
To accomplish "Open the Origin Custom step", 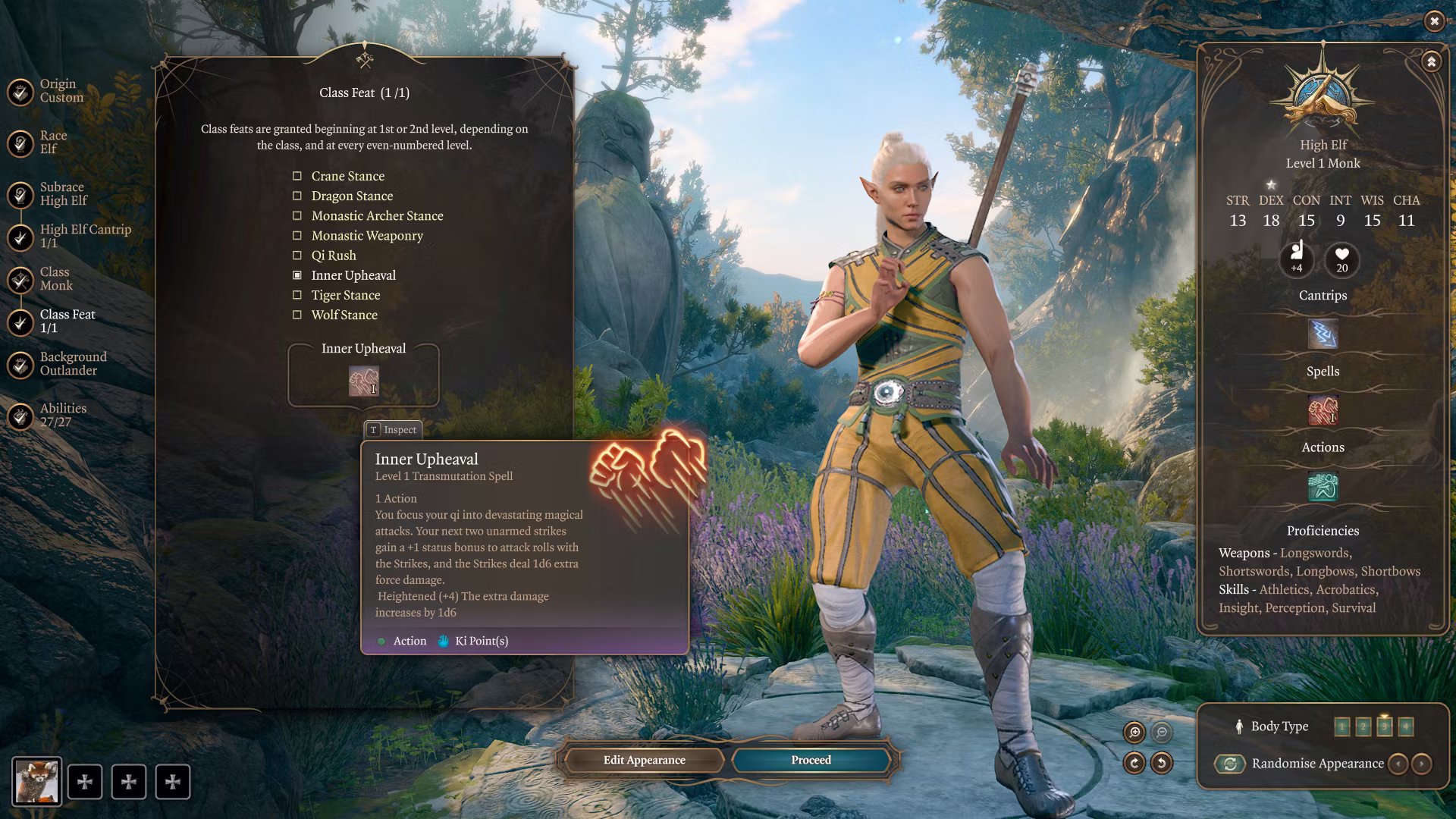I will coord(61,90).
